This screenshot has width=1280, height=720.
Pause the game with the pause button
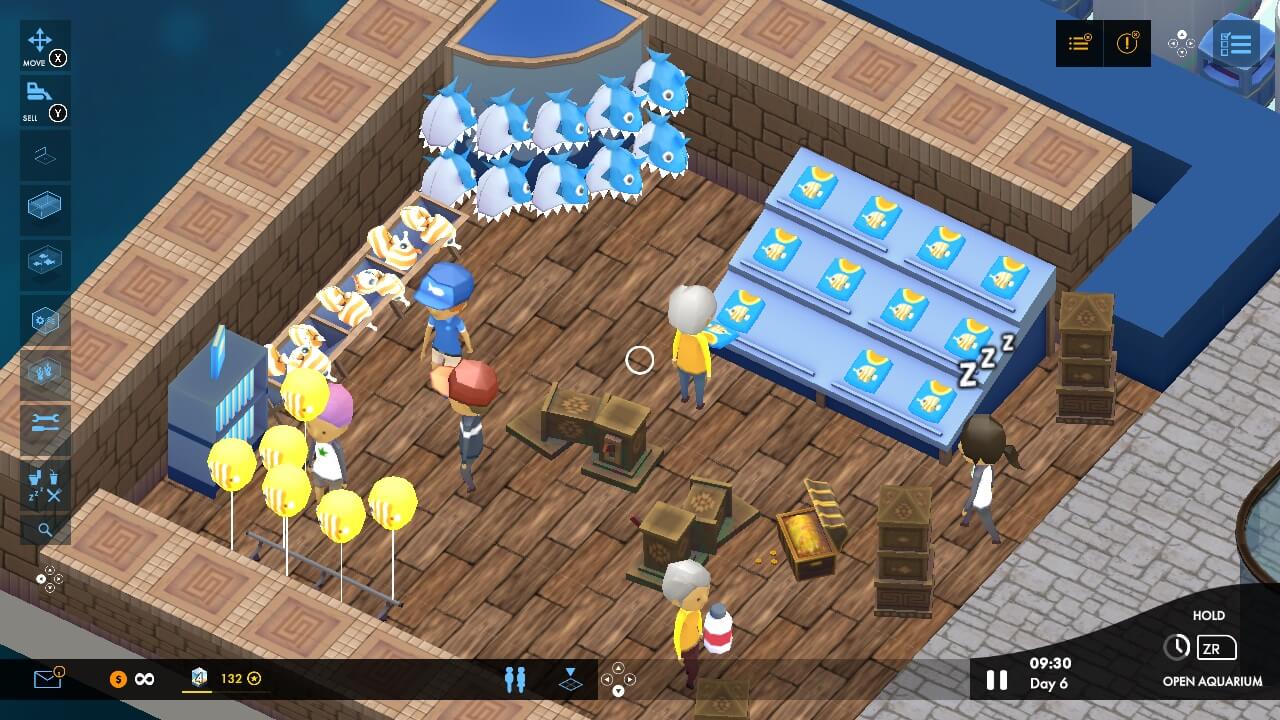click(996, 679)
